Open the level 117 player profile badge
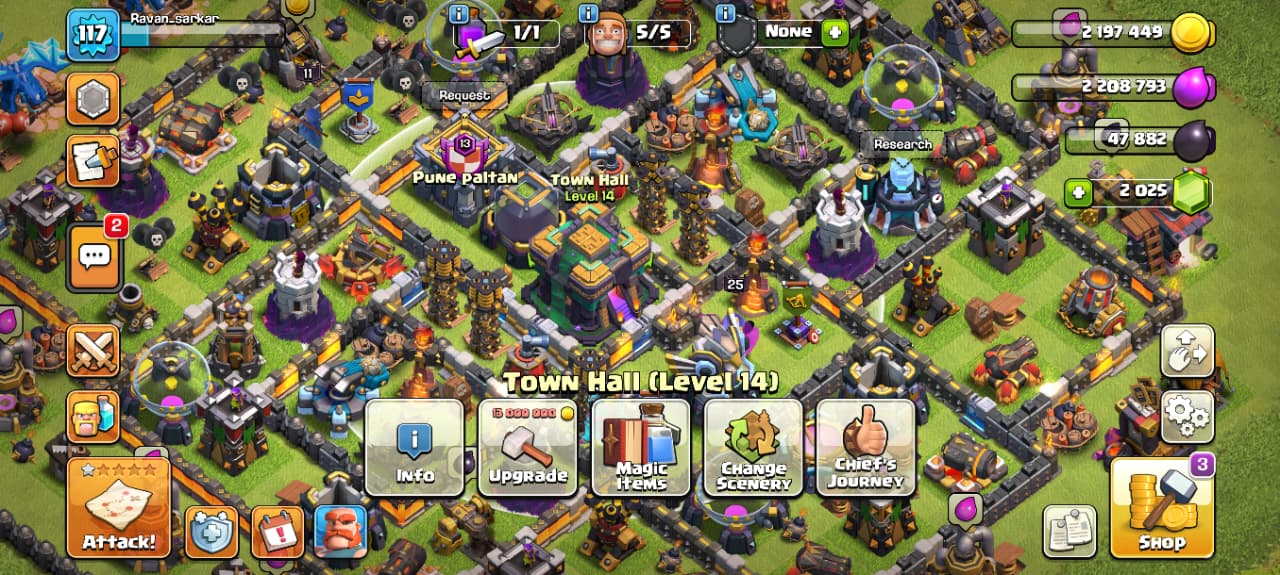Viewport: 1280px width, 575px height. point(93,35)
